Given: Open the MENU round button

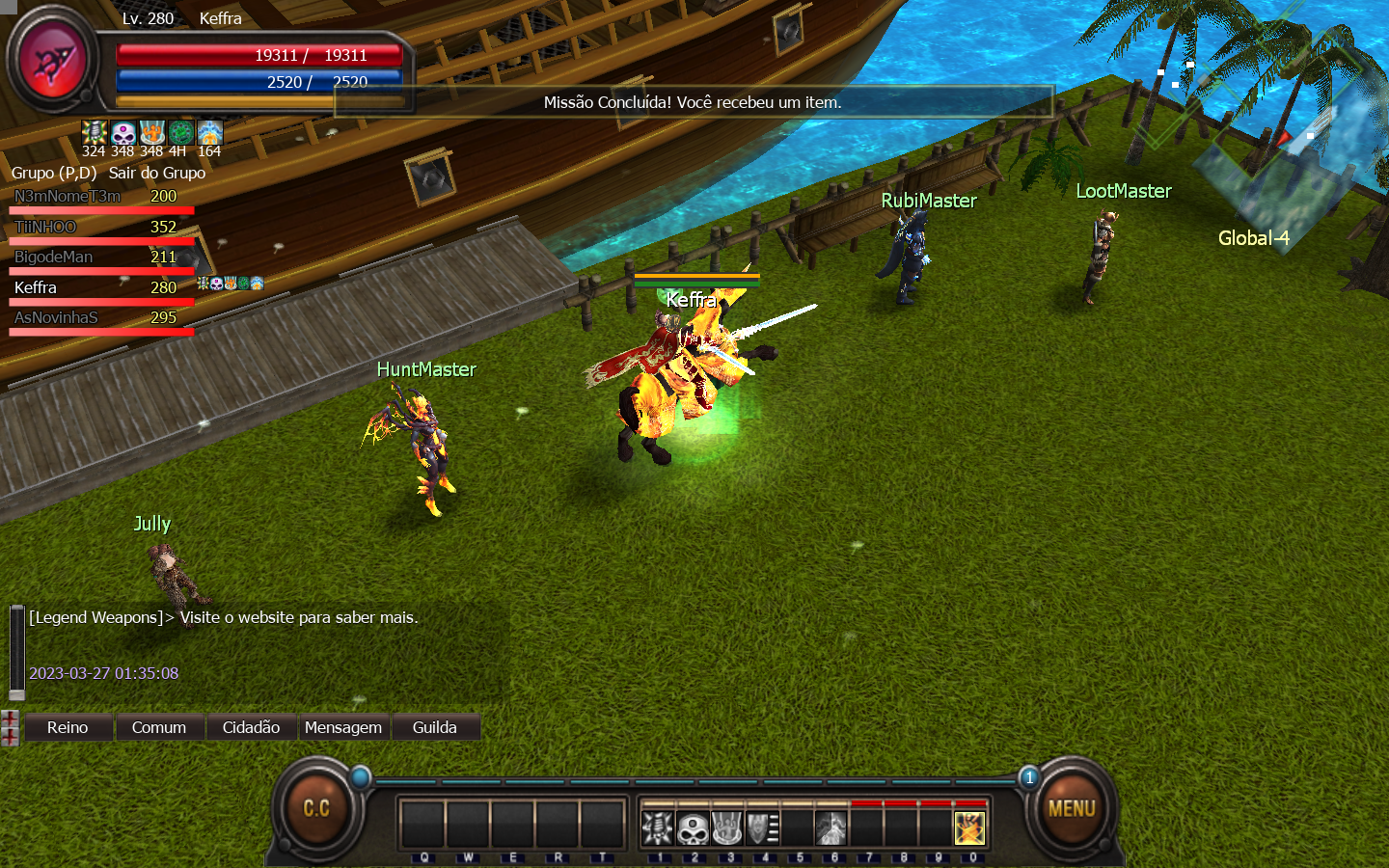Looking at the screenshot, I should pos(1072,808).
